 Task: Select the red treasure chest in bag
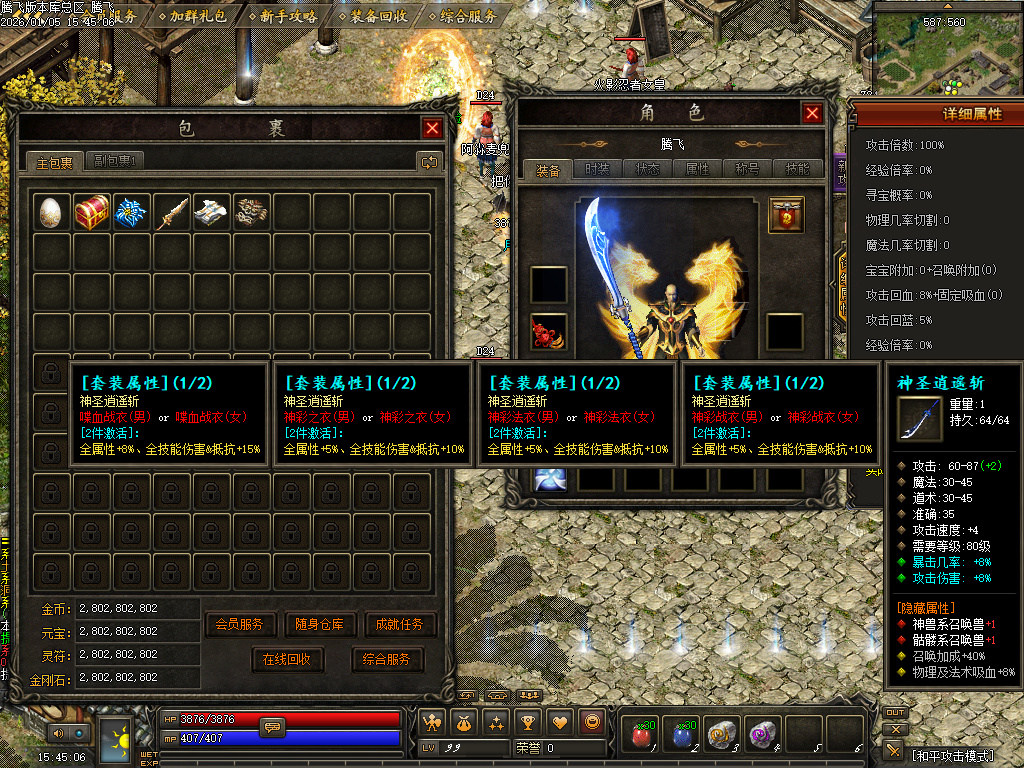92,212
